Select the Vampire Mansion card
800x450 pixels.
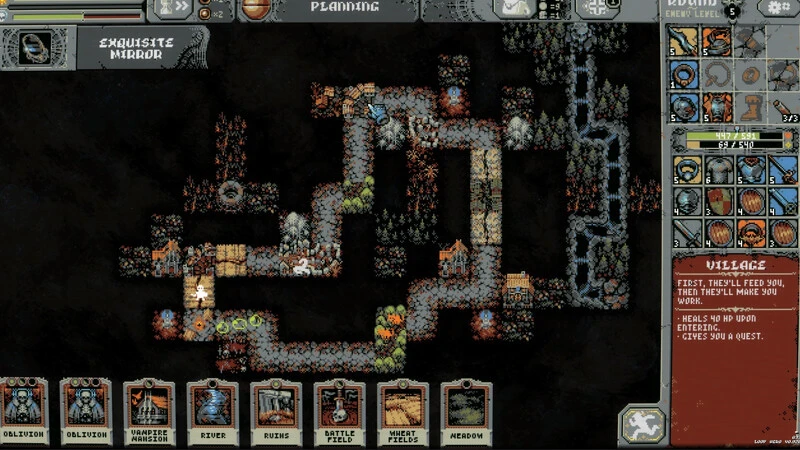tap(149, 410)
